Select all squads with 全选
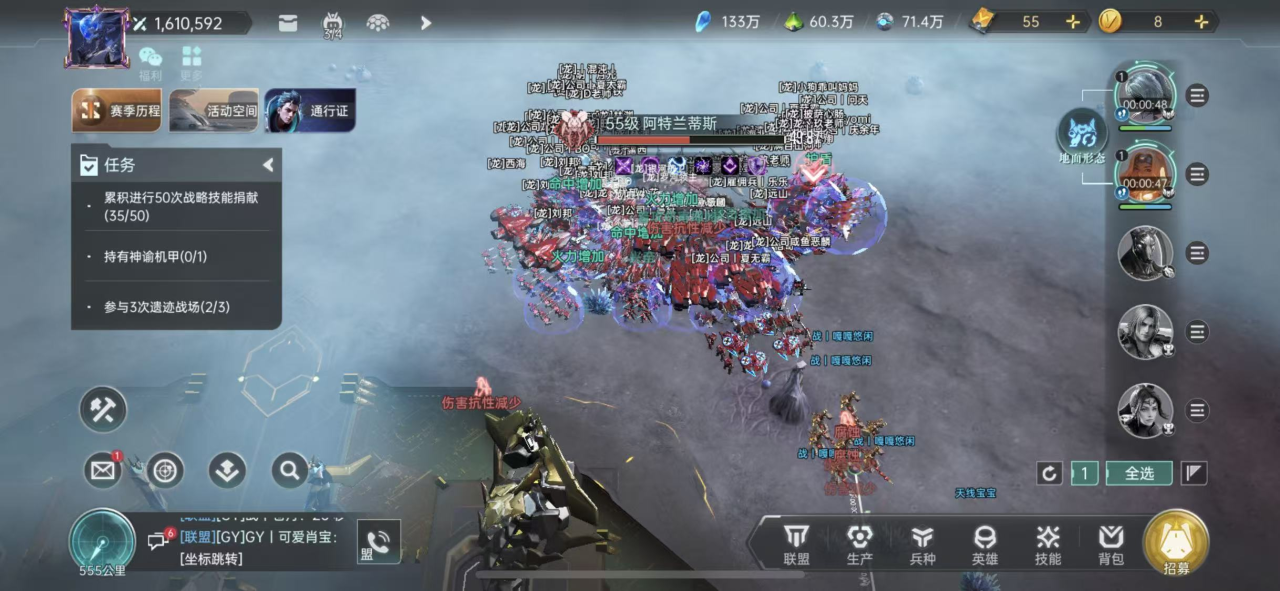Image resolution: width=1280 pixels, height=591 pixels. (x=1139, y=473)
